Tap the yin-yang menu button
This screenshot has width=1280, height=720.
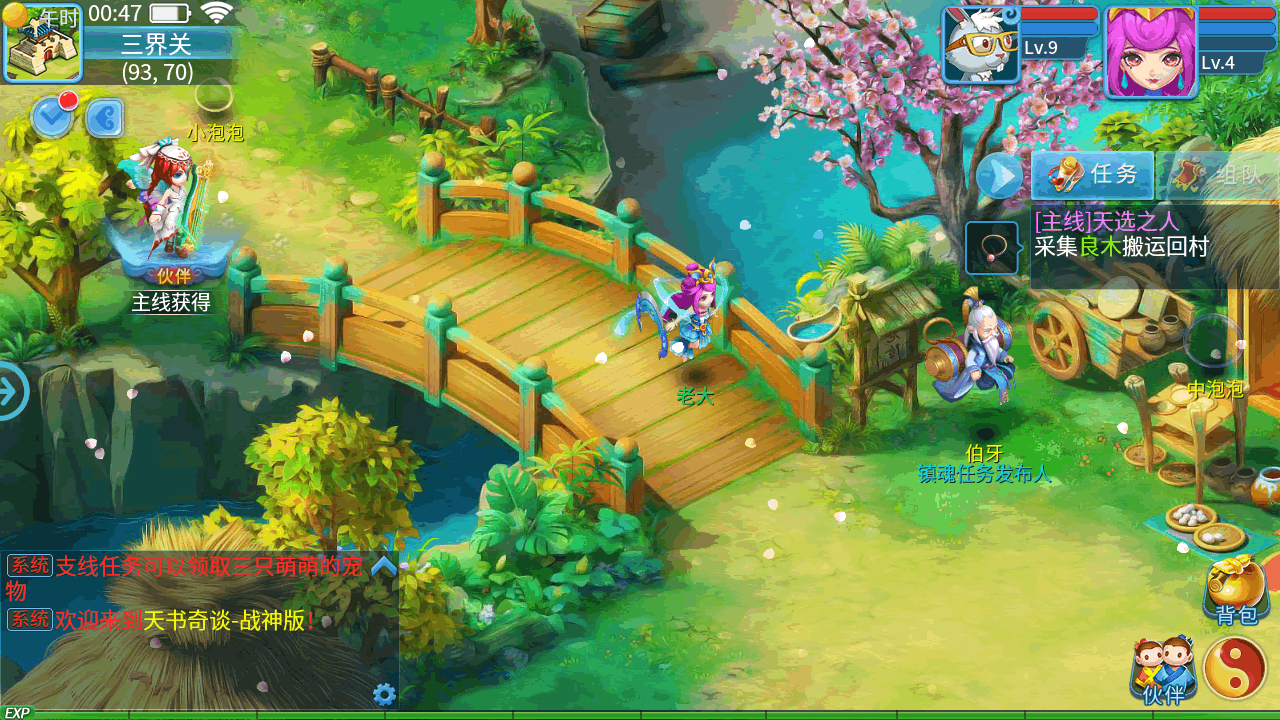point(1235,668)
